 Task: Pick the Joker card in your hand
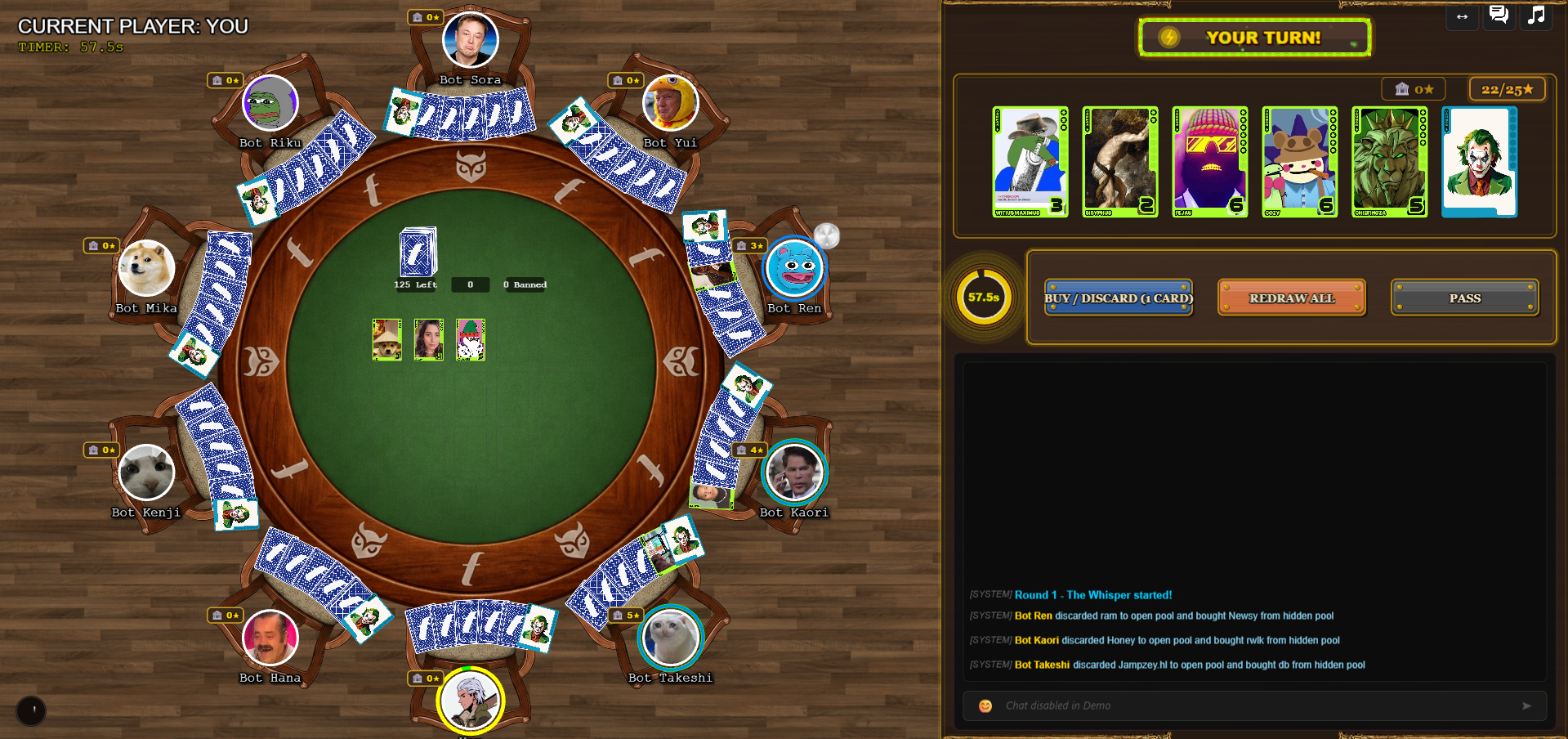1479,162
